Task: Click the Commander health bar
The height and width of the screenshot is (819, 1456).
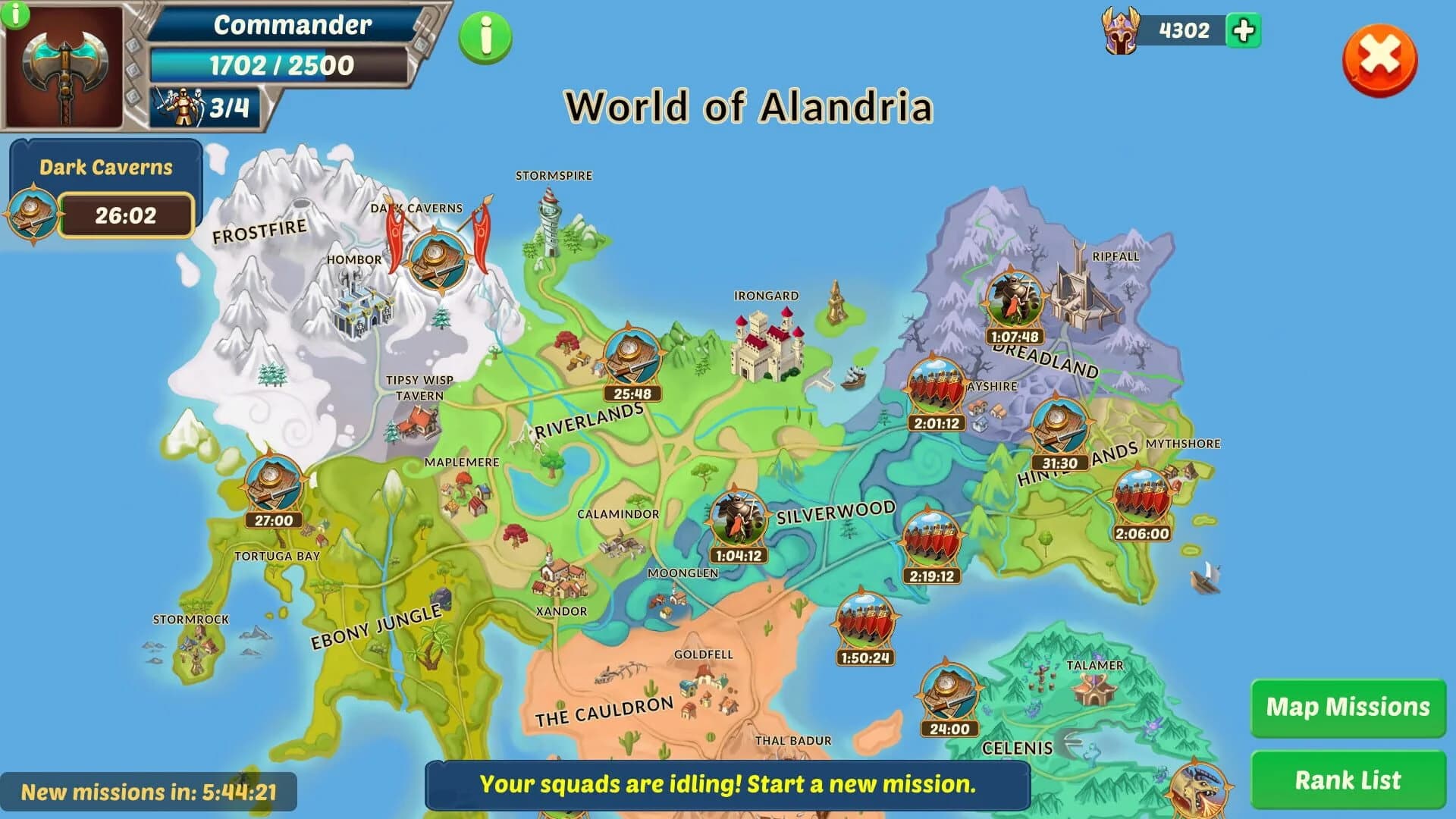Action: [x=281, y=65]
